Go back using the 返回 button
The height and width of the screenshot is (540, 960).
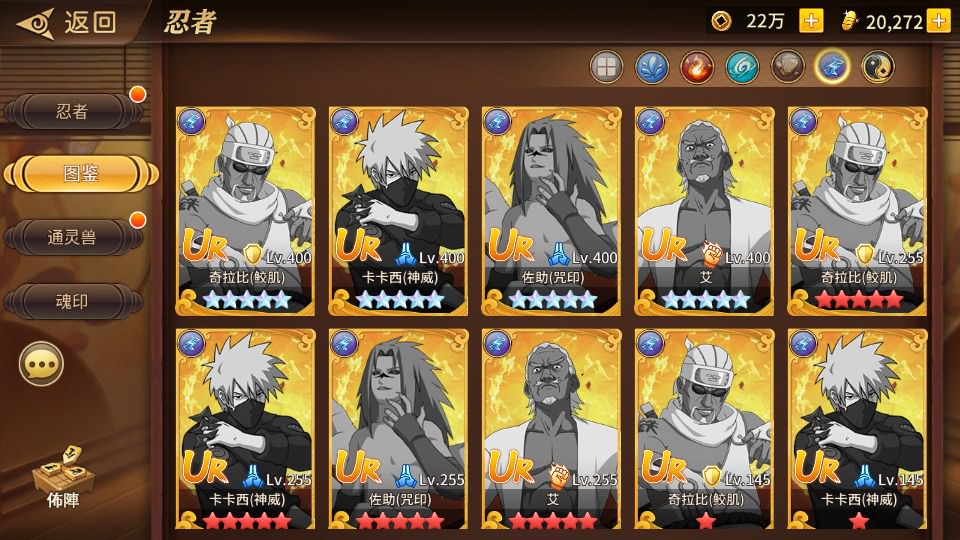click(68, 21)
